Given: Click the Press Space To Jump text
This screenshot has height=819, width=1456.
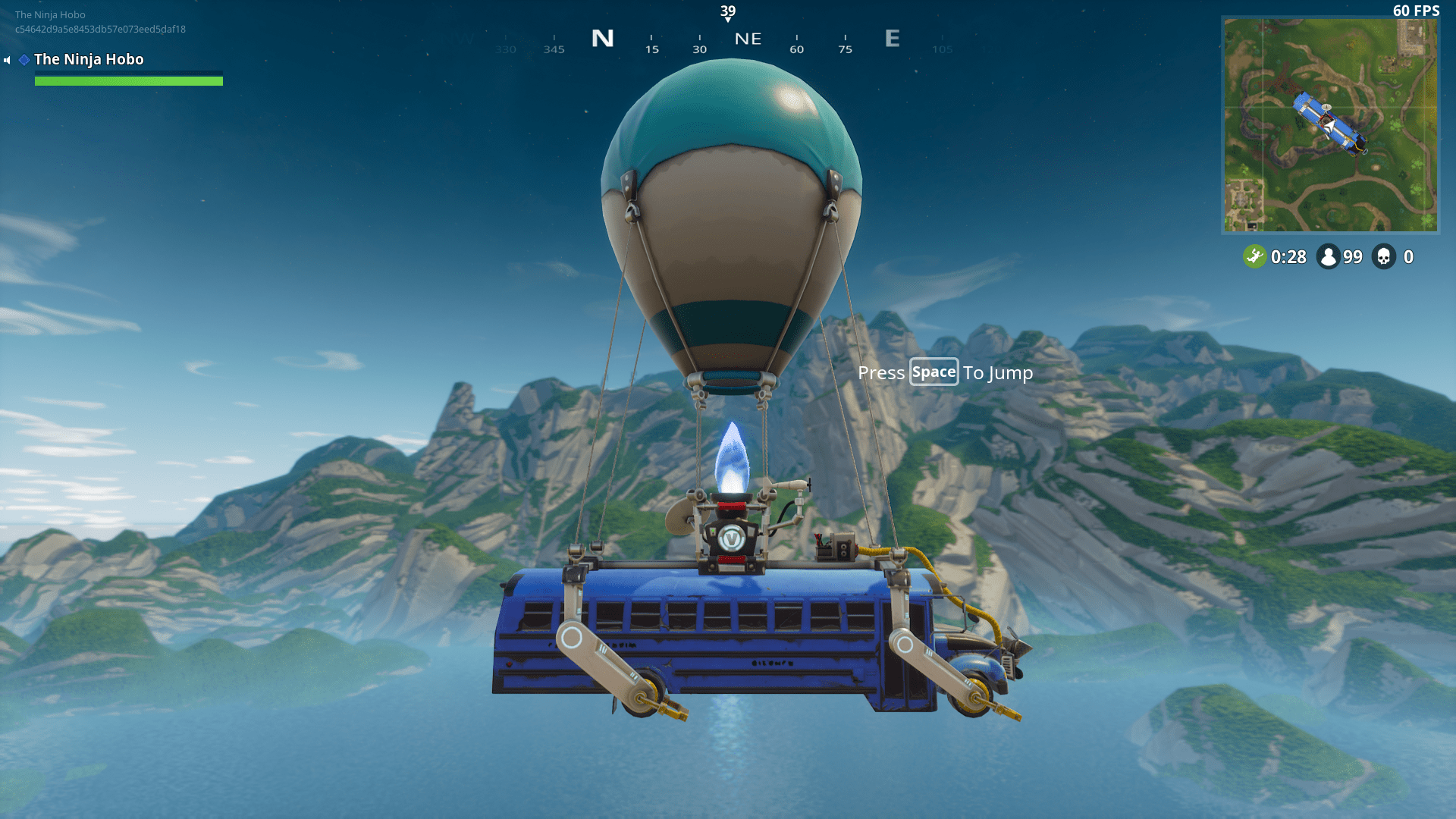Looking at the screenshot, I should tap(945, 372).
